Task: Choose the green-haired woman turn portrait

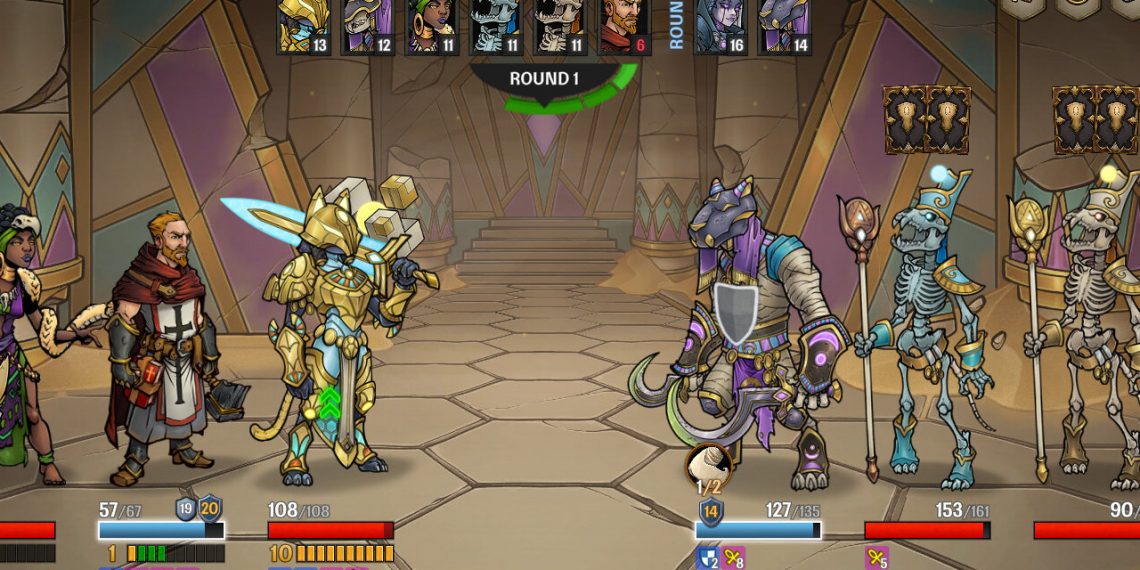Action: (x=432, y=25)
